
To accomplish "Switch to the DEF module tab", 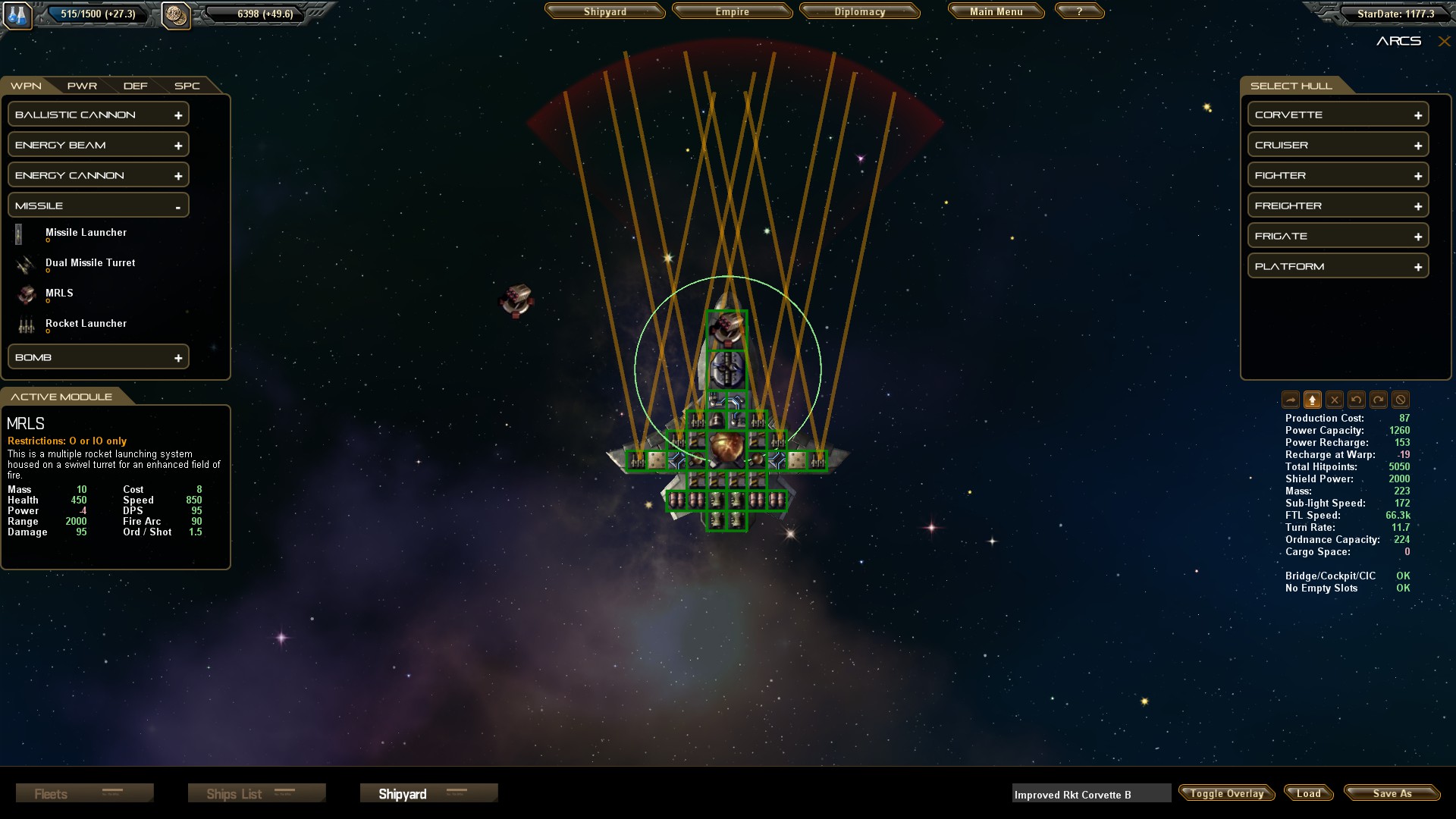I will 136,86.
